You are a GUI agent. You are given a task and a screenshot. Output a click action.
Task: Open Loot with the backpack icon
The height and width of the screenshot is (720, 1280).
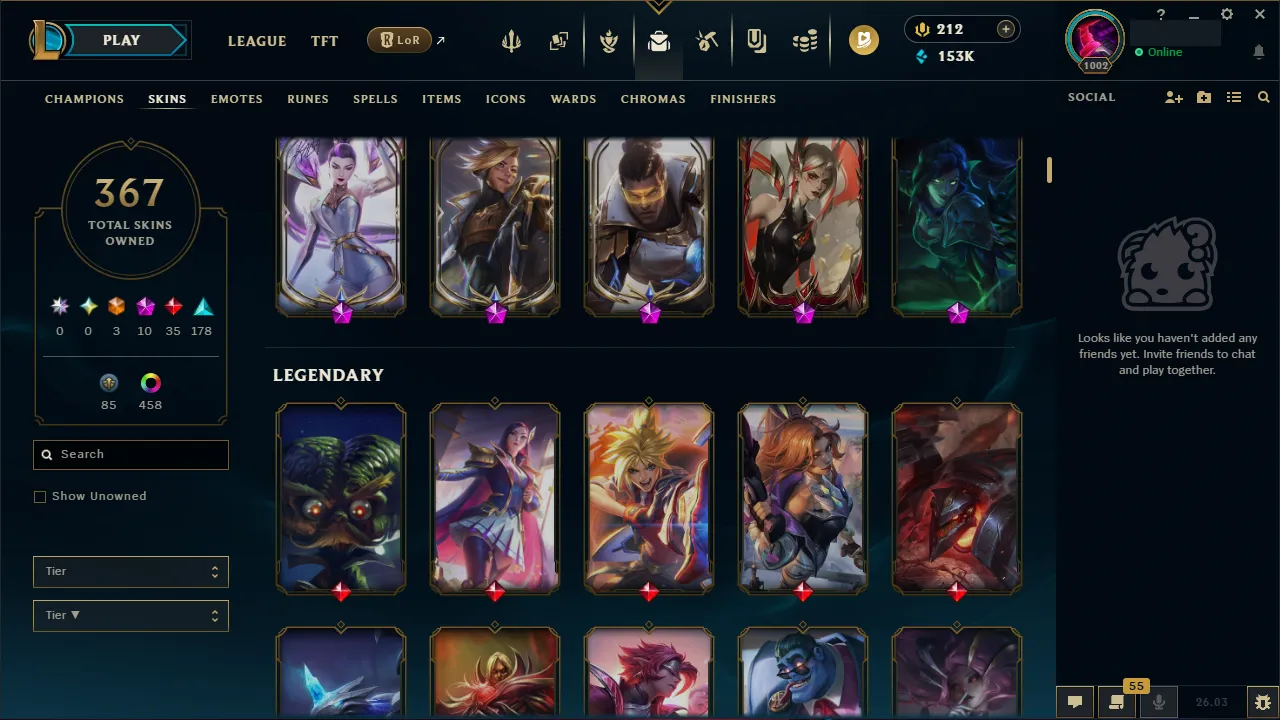[x=657, y=40]
